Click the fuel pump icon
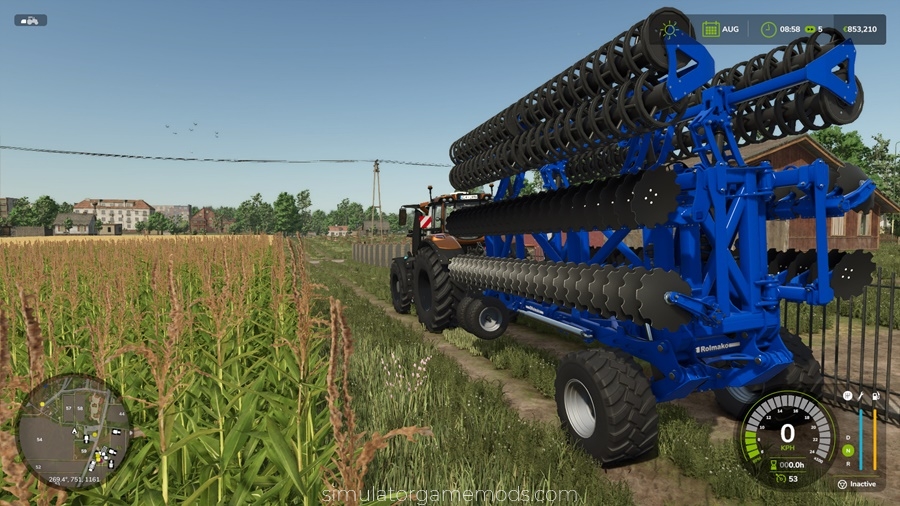This screenshot has width=900, height=506. click(875, 396)
